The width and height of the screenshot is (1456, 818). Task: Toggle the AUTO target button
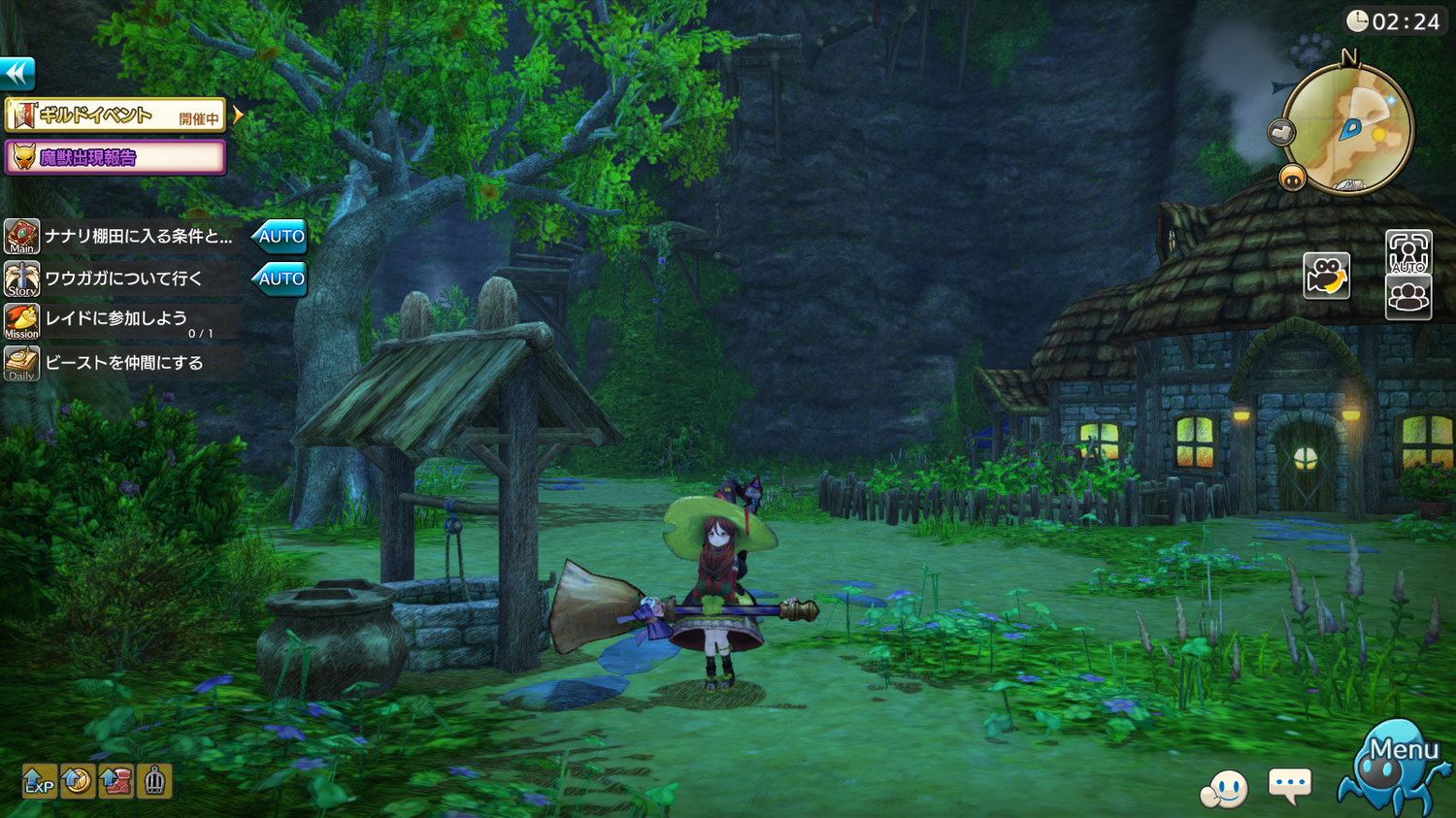click(1408, 252)
